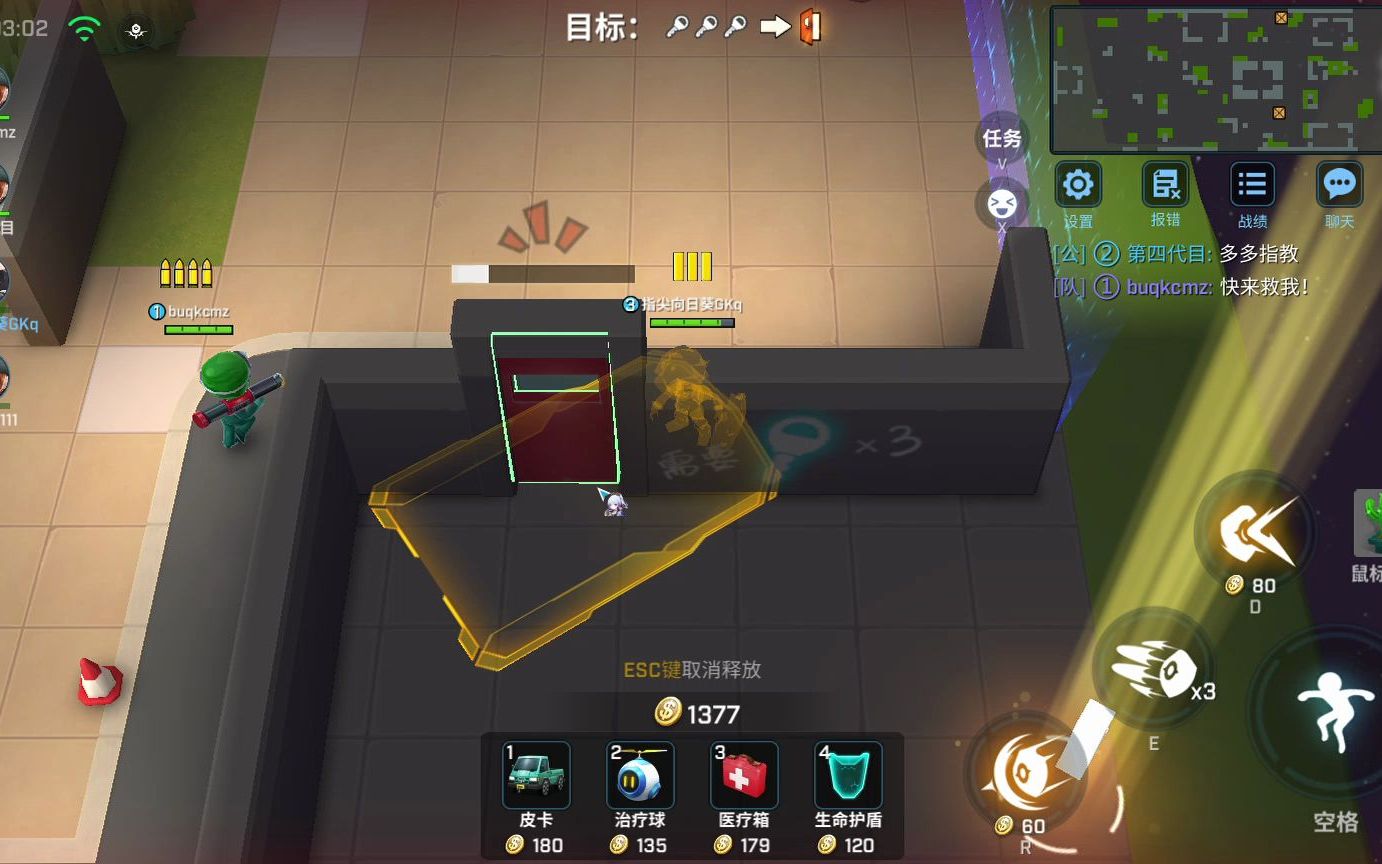Fire the 60-coin rocket skill

(x=1025, y=770)
